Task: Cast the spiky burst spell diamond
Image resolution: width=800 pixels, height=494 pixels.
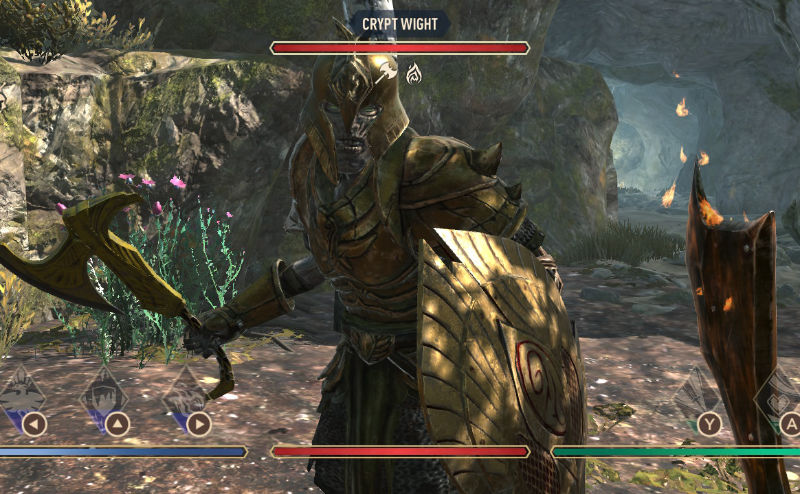Action: click(22, 392)
